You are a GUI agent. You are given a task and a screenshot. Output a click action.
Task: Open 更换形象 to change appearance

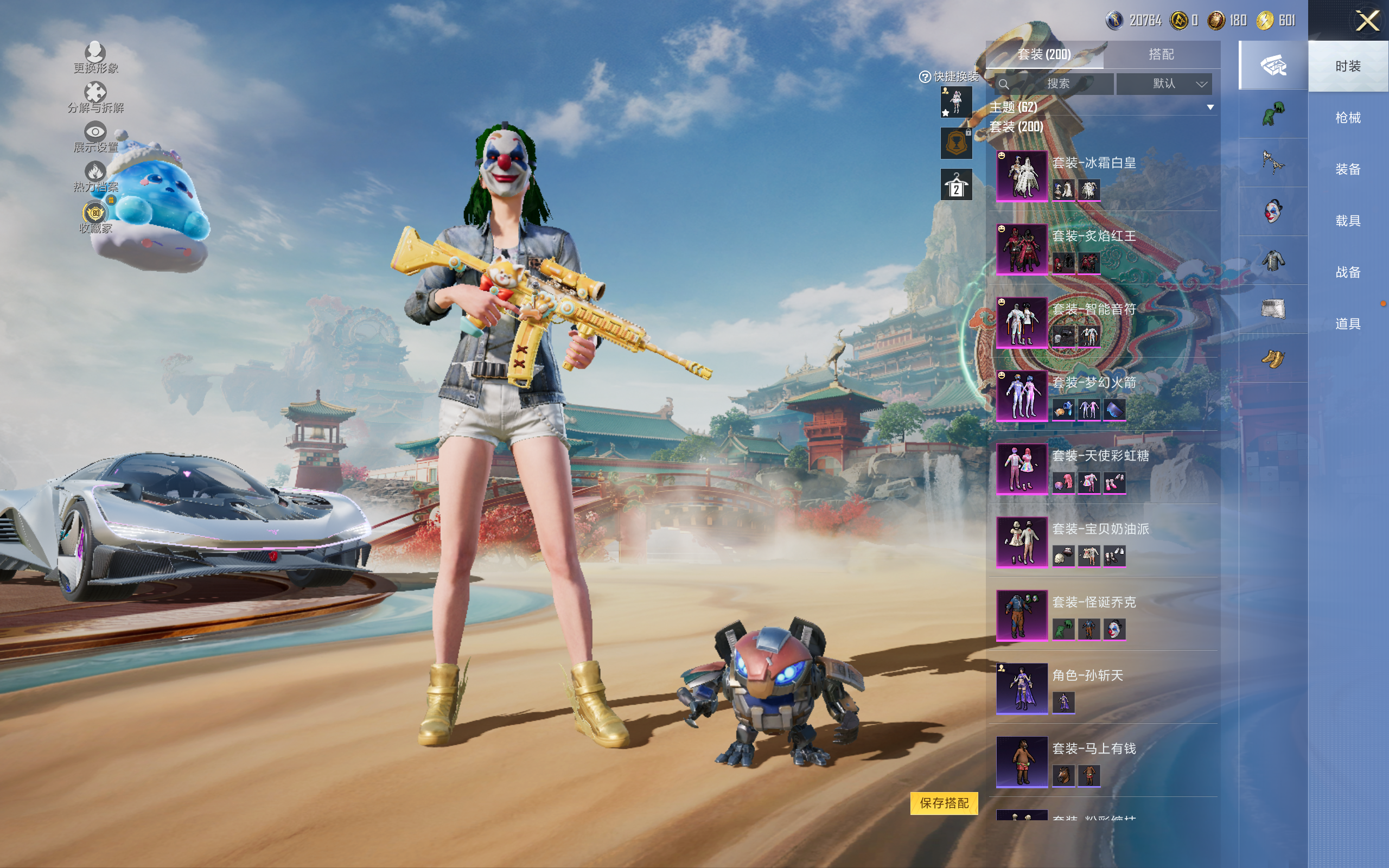[x=95, y=58]
